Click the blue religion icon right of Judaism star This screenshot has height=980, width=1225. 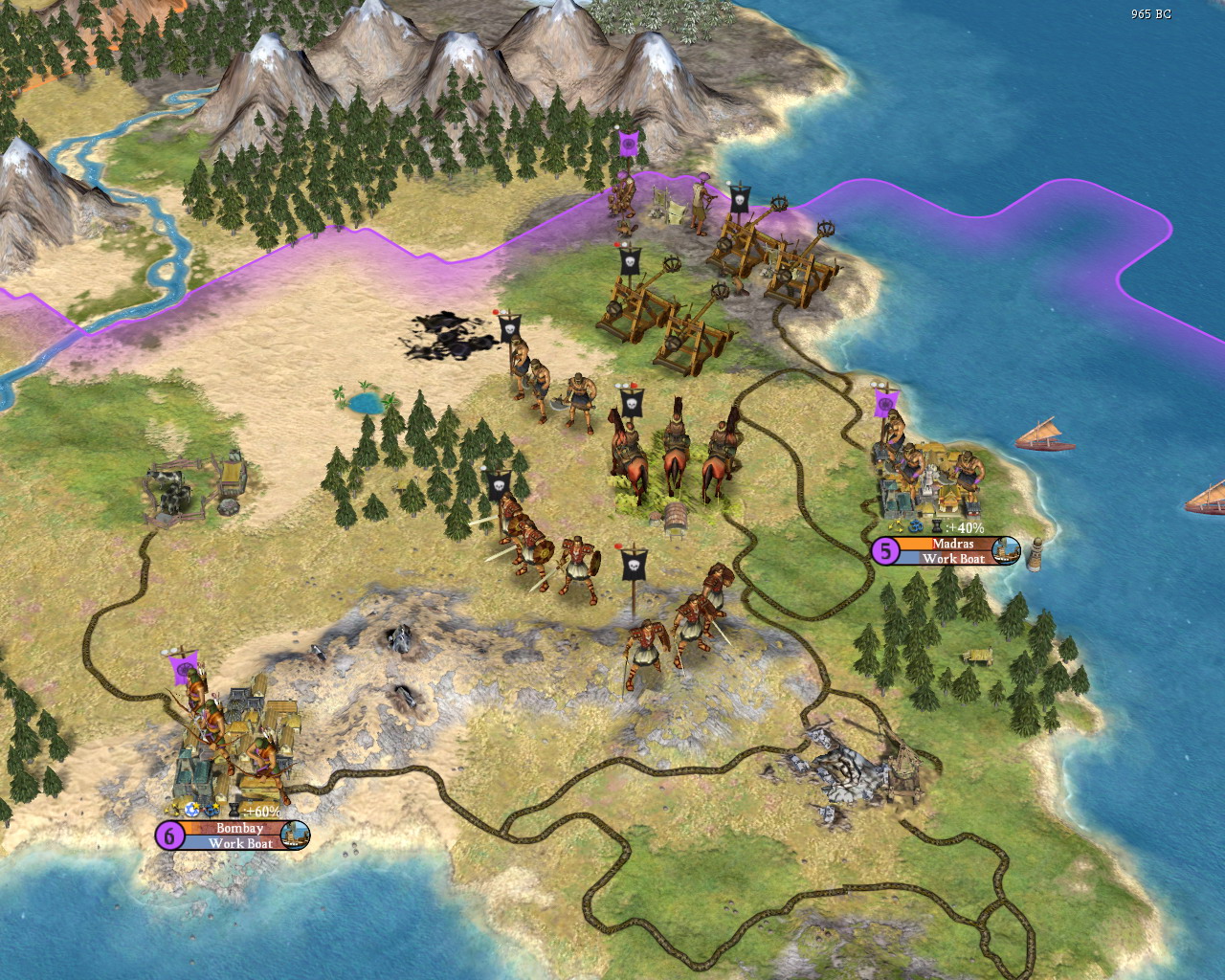pyautogui.click(x=211, y=811)
